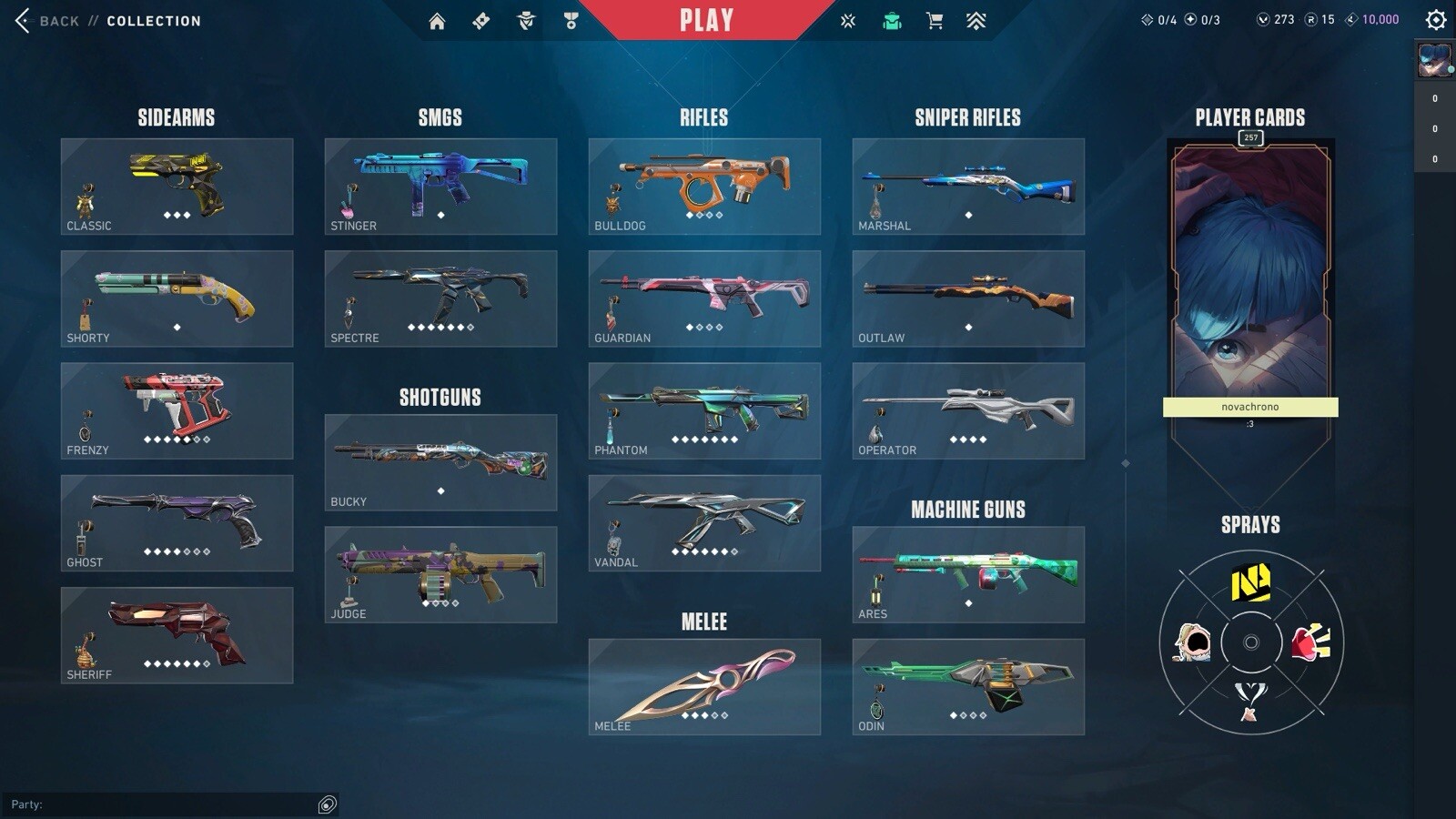Select the Battlepass ticket icon
Image resolution: width=1456 pixels, height=819 pixels.
pyautogui.click(x=481, y=20)
